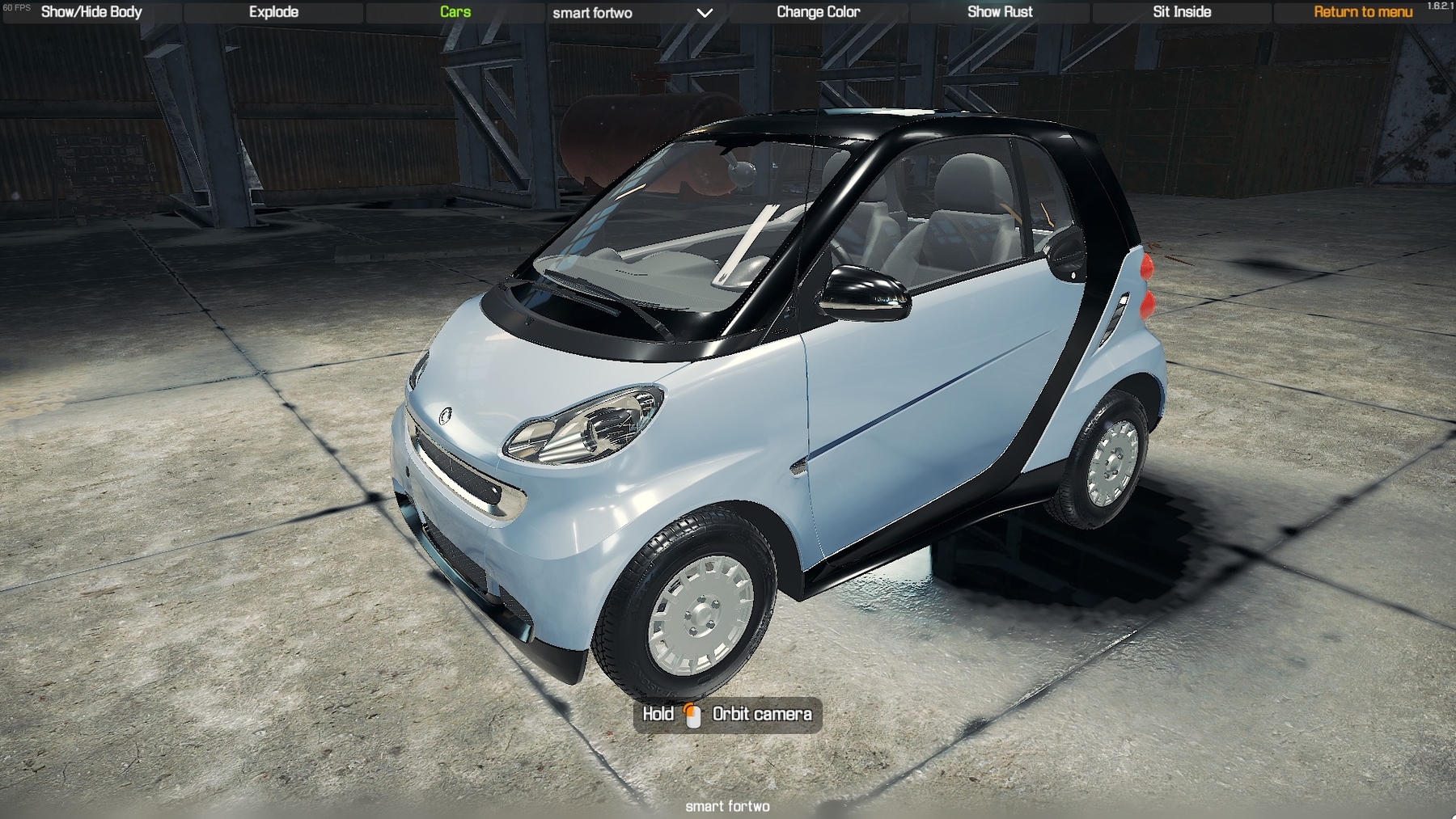
Task: Return to menu
Action: (1363, 12)
